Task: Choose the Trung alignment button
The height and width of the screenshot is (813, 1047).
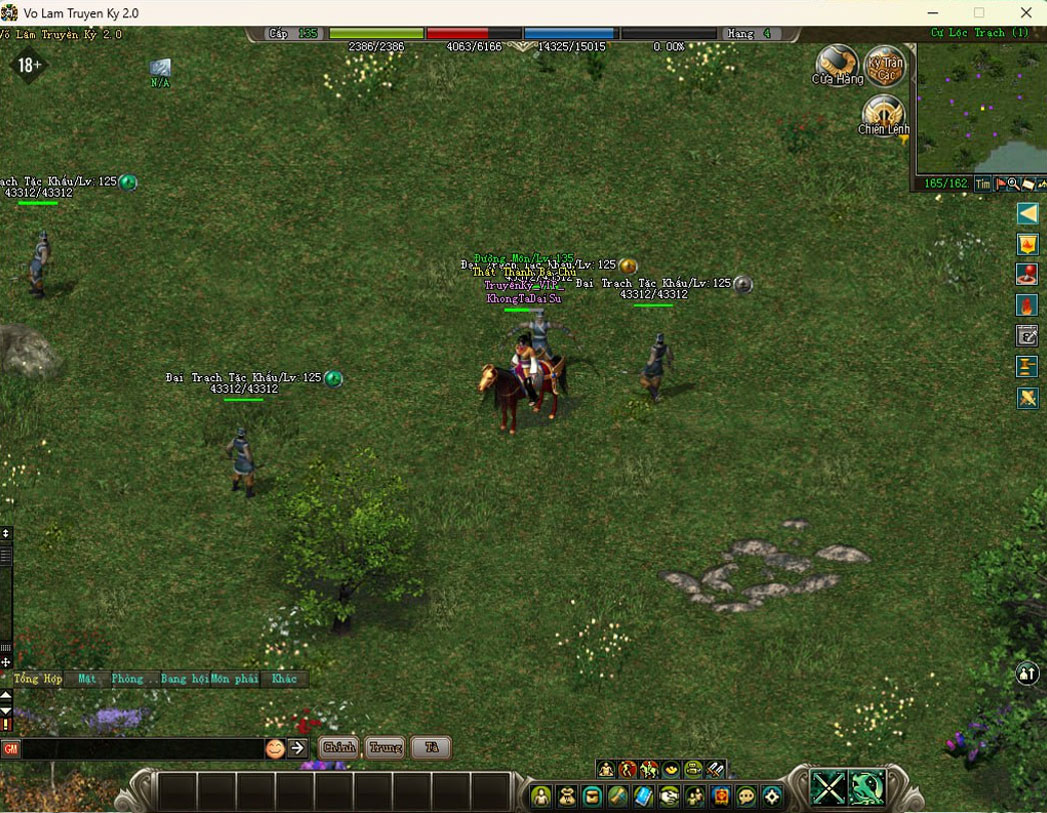Action: pyautogui.click(x=385, y=748)
